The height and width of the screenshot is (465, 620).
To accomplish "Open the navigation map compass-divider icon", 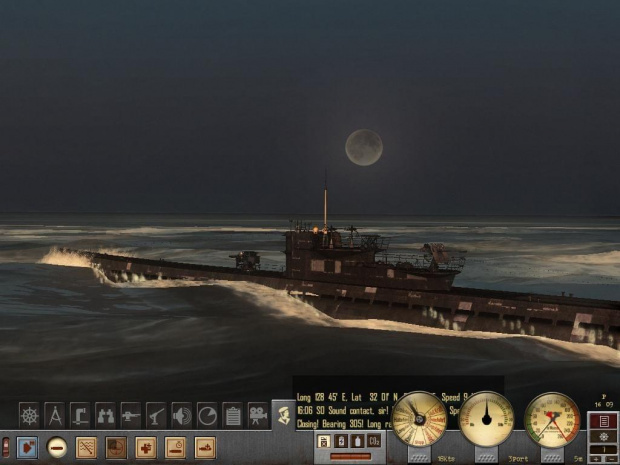I will click(x=55, y=415).
